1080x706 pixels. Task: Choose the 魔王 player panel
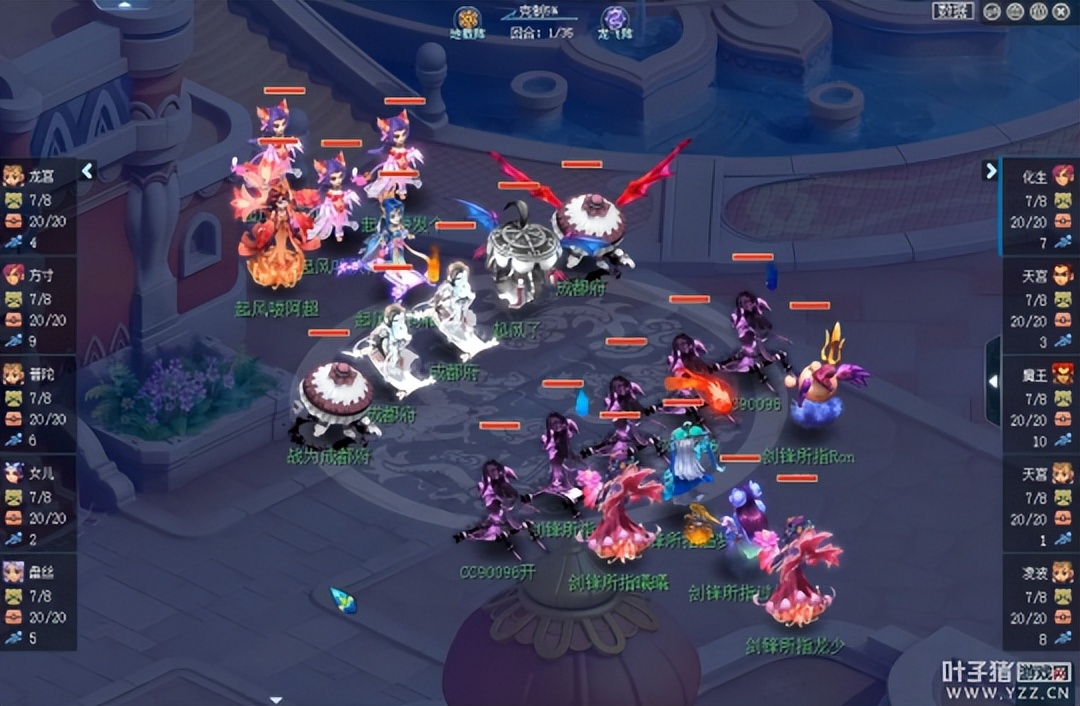click(x=1040, y=406)
